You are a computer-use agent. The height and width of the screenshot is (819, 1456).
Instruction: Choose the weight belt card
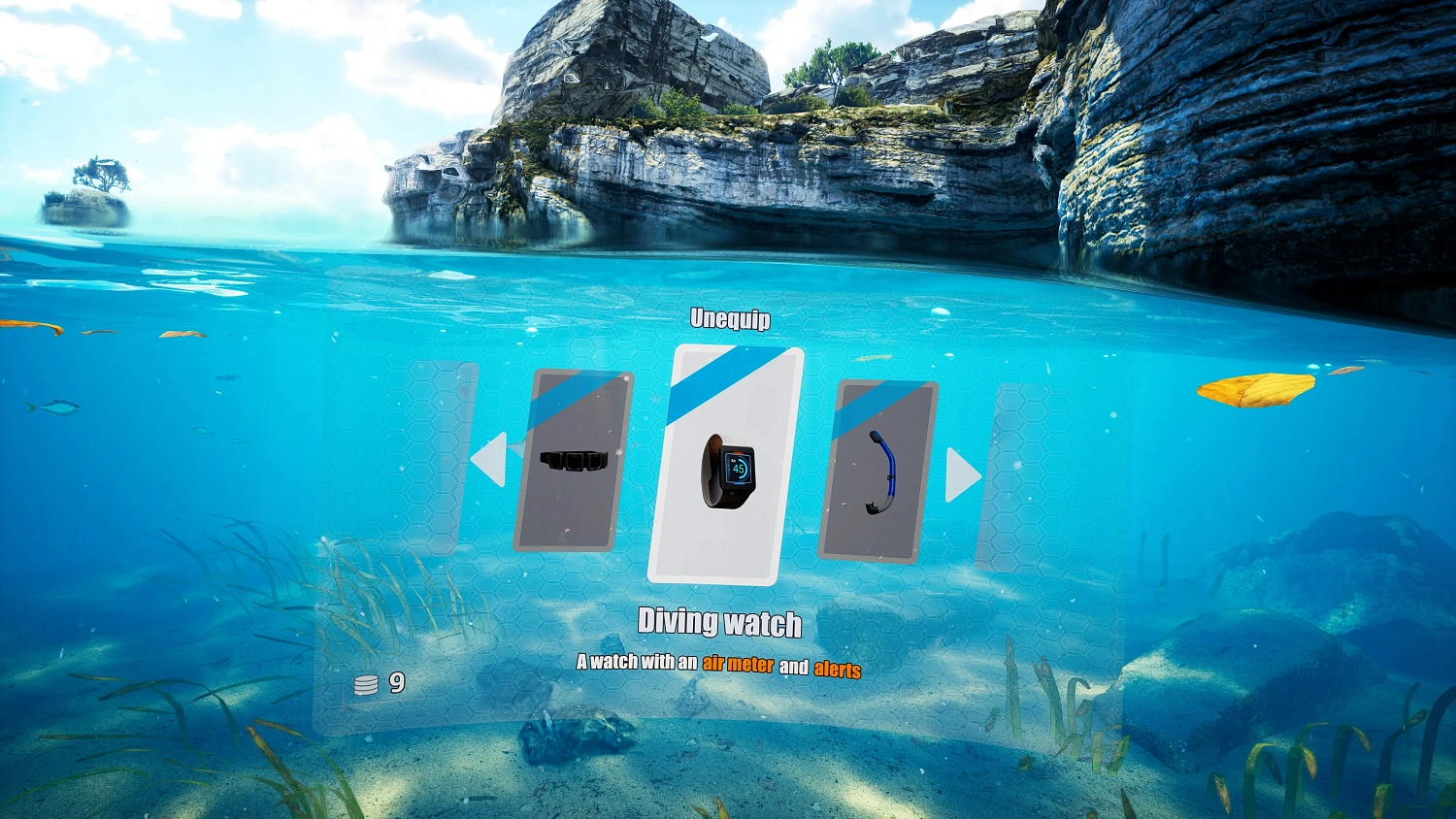pos(574,461)
